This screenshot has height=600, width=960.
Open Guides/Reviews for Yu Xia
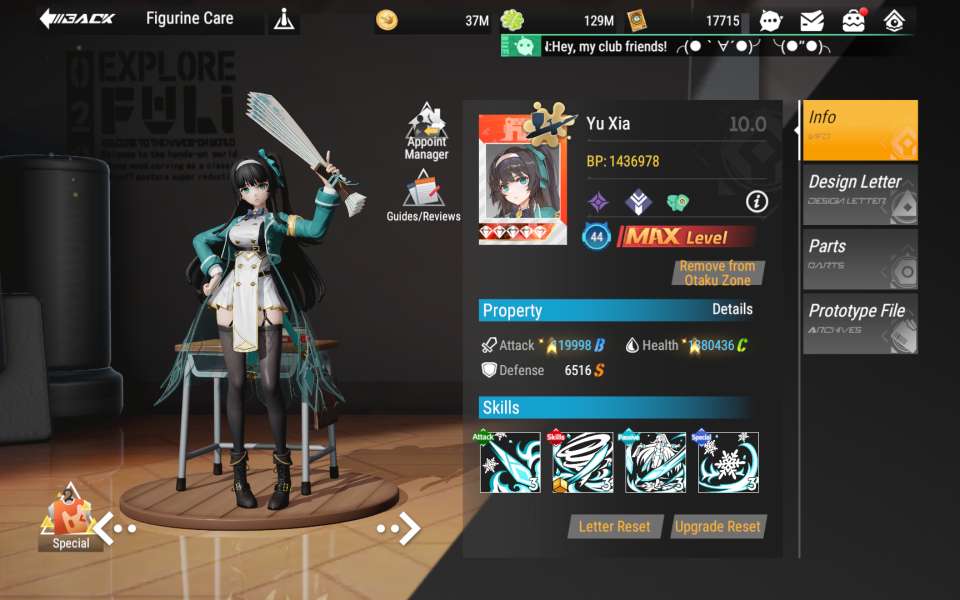(424, 196)
